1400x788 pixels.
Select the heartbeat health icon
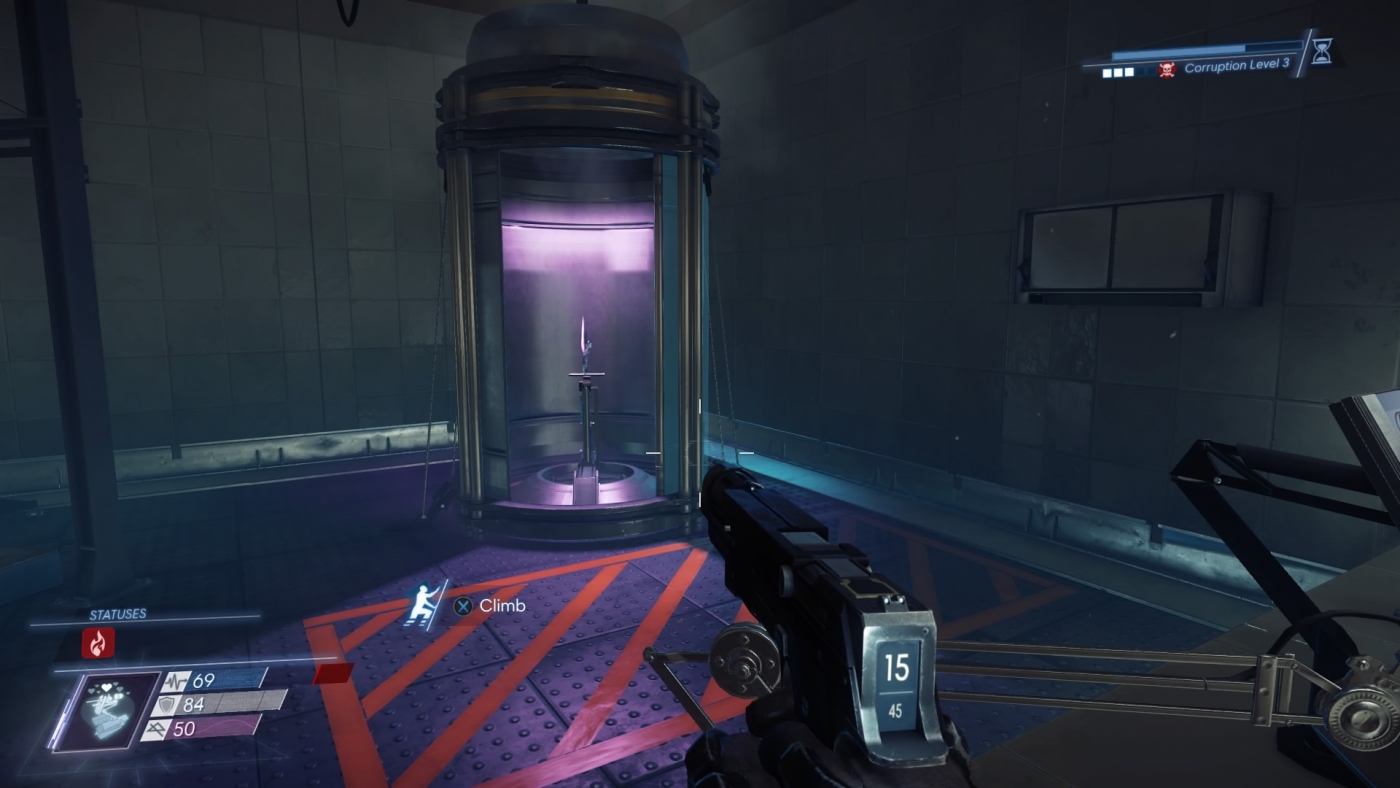click(176, 681)
